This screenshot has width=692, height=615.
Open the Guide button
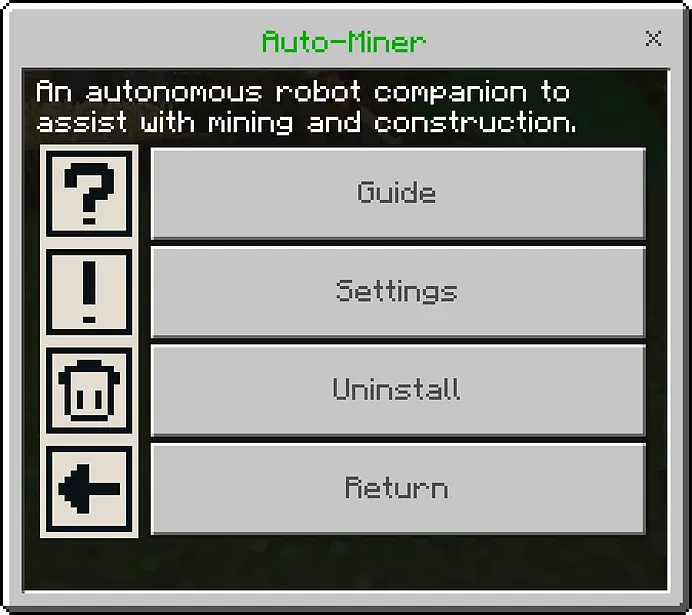[397, 193]
